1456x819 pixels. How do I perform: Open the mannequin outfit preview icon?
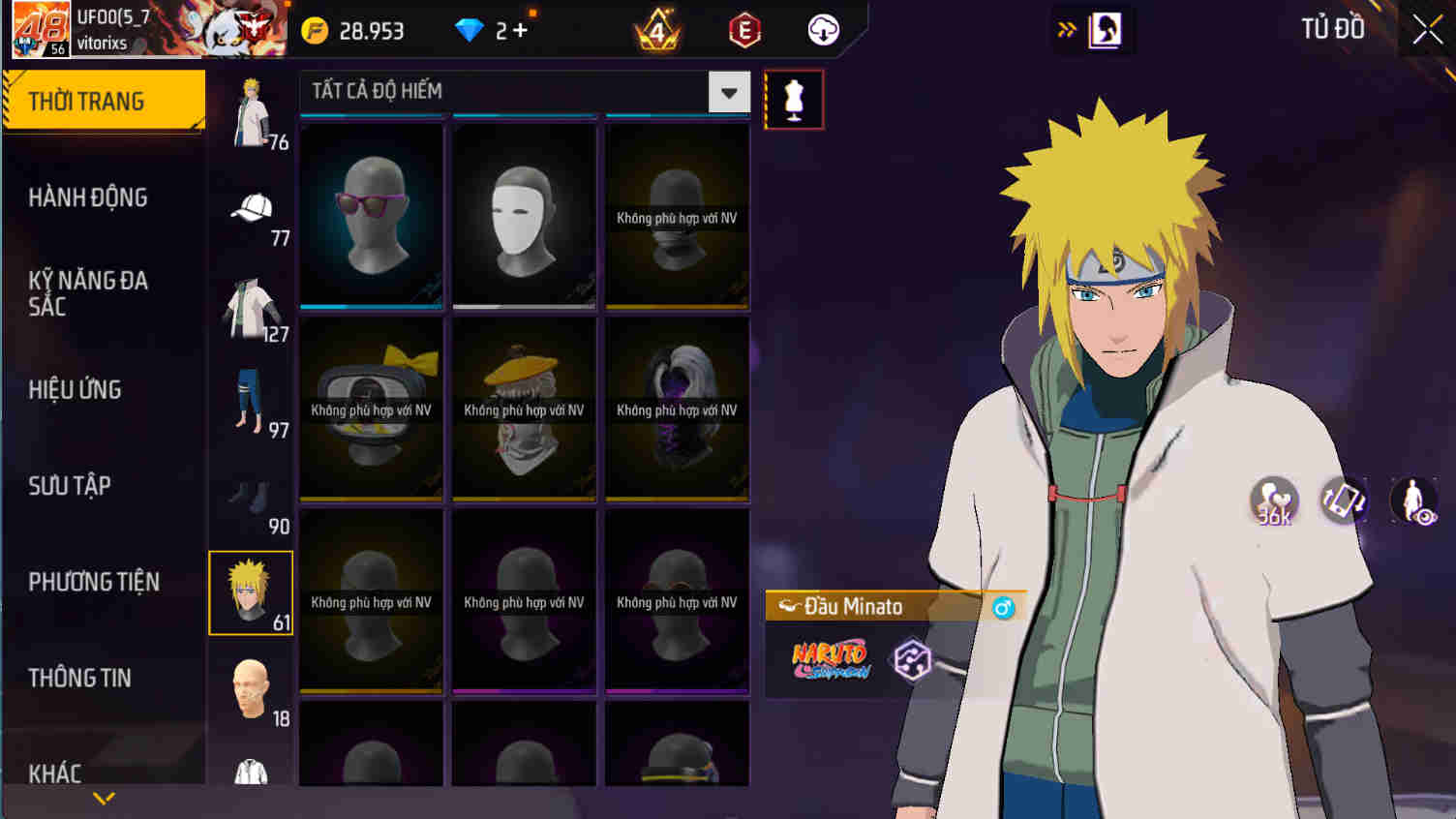point(794,99)
